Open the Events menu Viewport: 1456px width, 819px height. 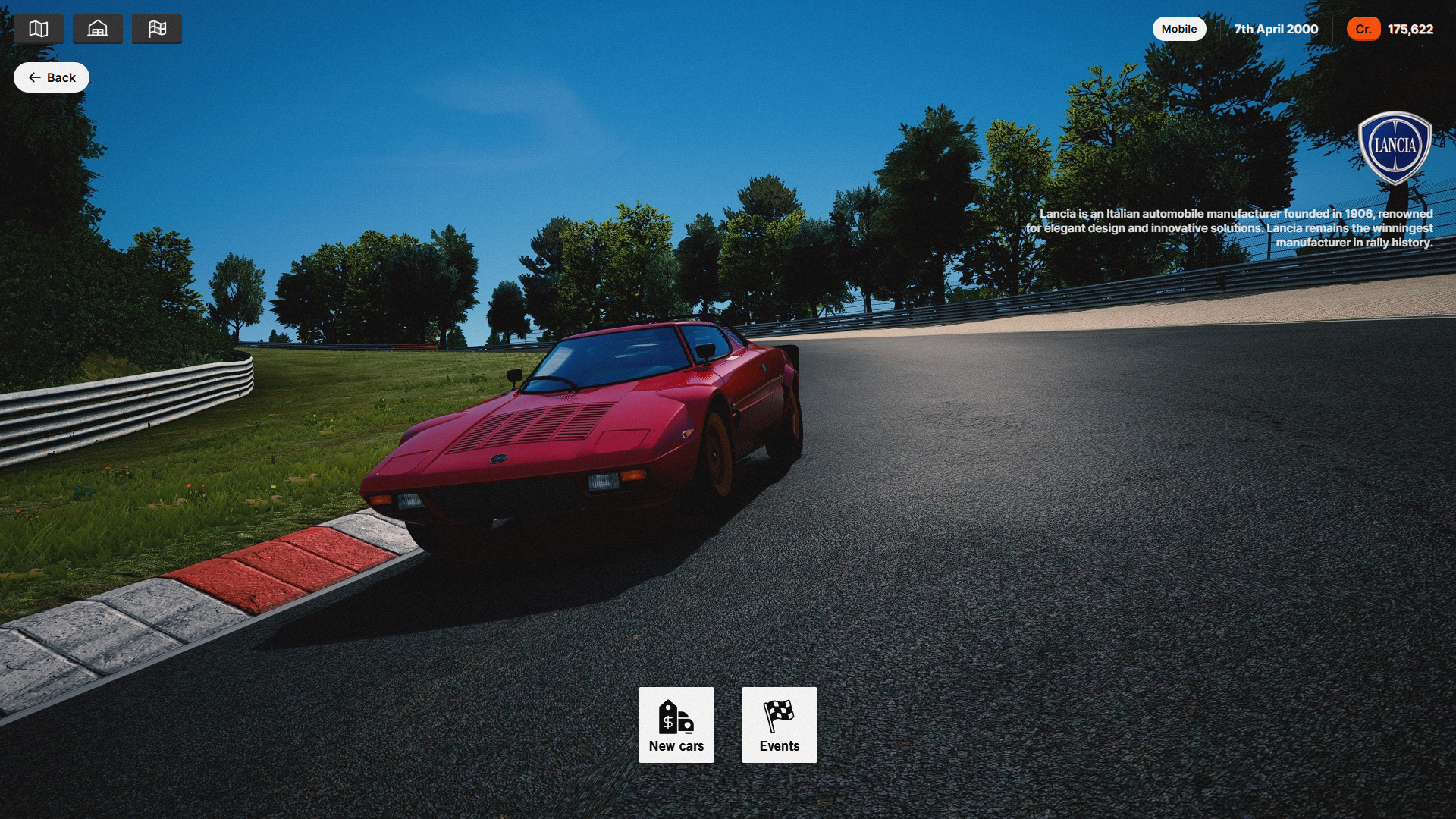coord(779,725)
